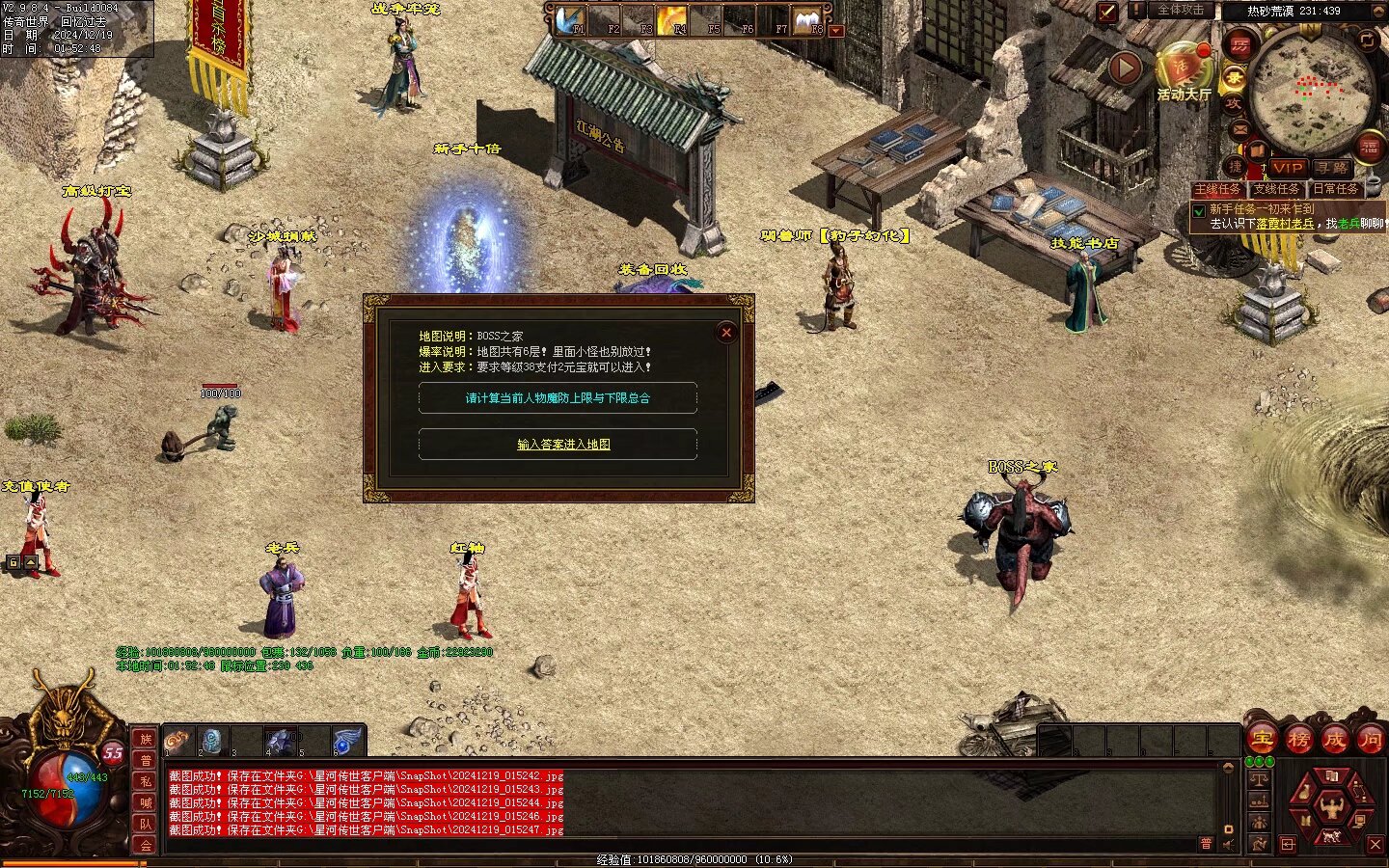Activate the 寻路 pathfinding button
Viewport: 1389px width, 868px height.
(x=1331, y=168)
